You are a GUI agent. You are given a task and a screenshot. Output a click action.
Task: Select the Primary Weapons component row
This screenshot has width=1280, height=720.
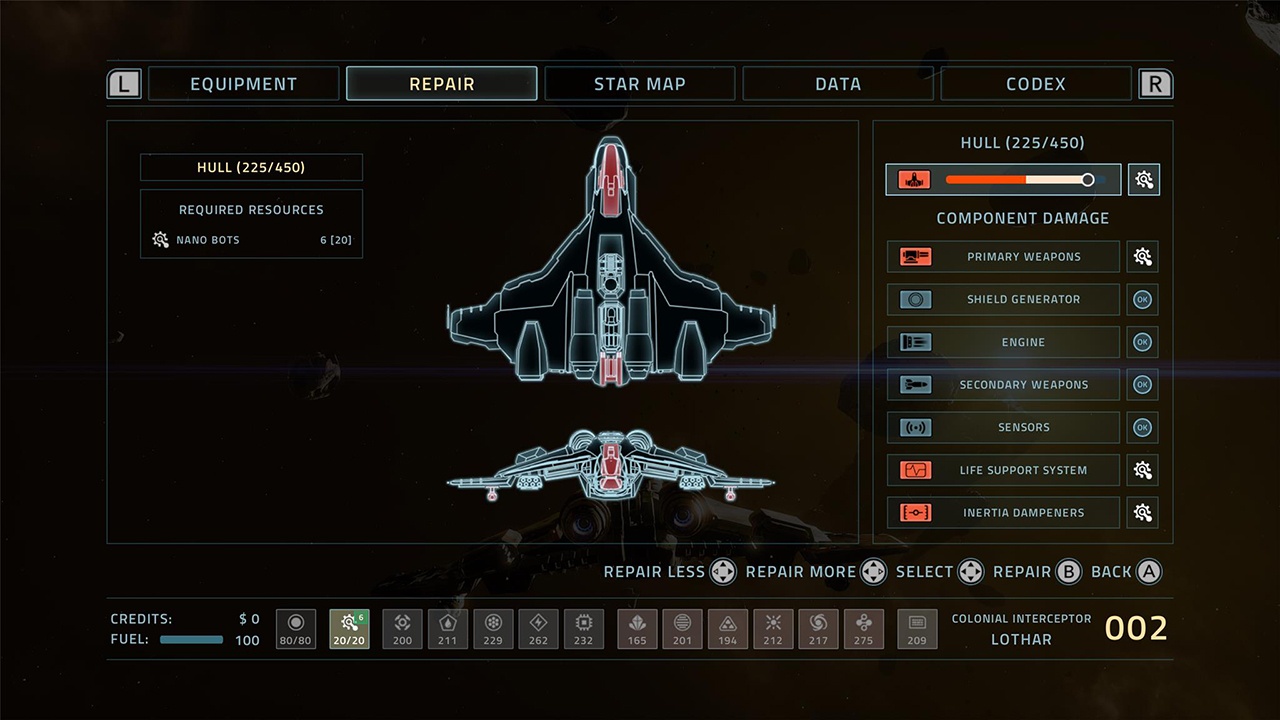click(1003, 257)
